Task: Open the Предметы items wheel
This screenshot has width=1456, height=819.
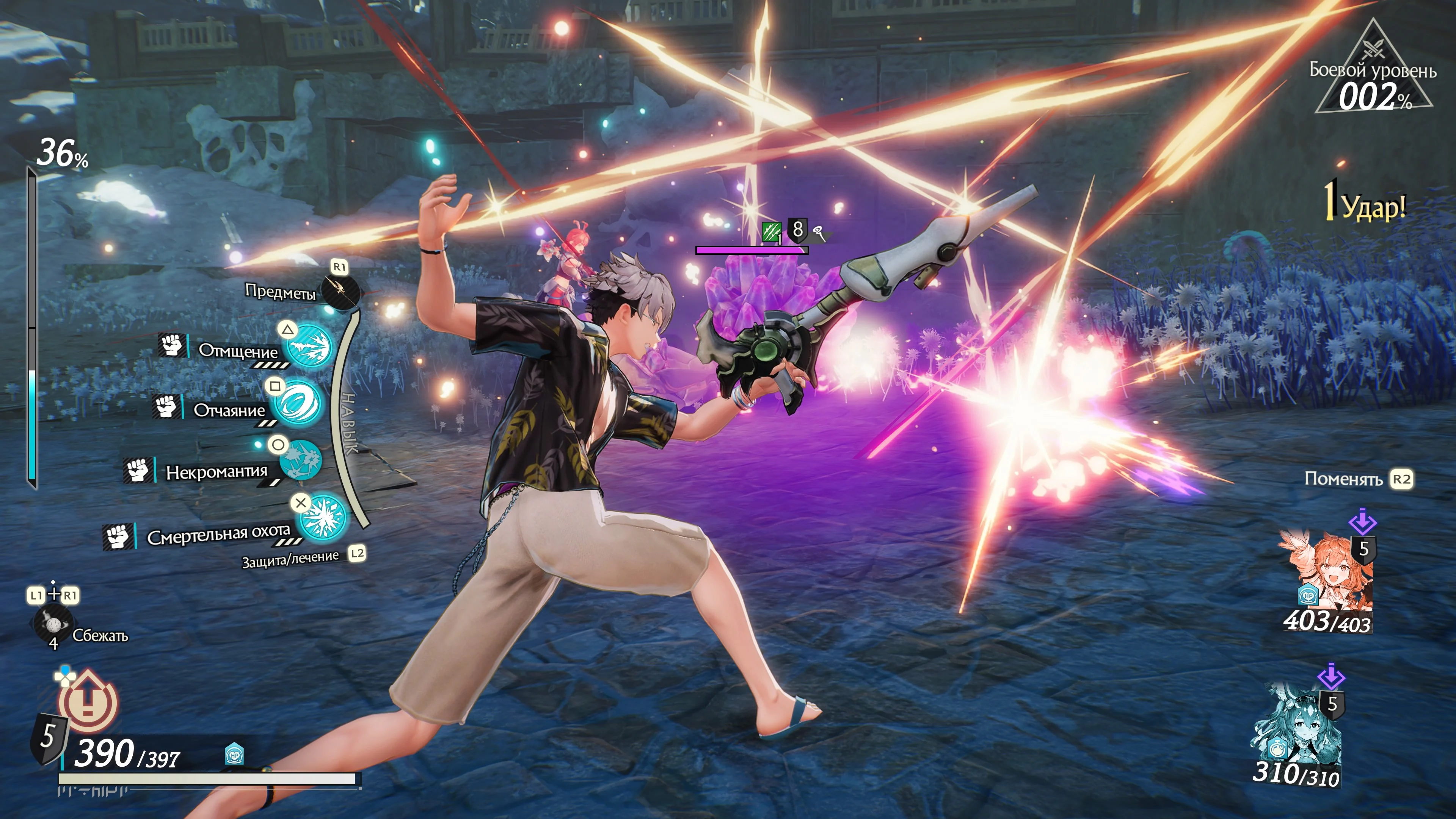Action: coord(340,292)
